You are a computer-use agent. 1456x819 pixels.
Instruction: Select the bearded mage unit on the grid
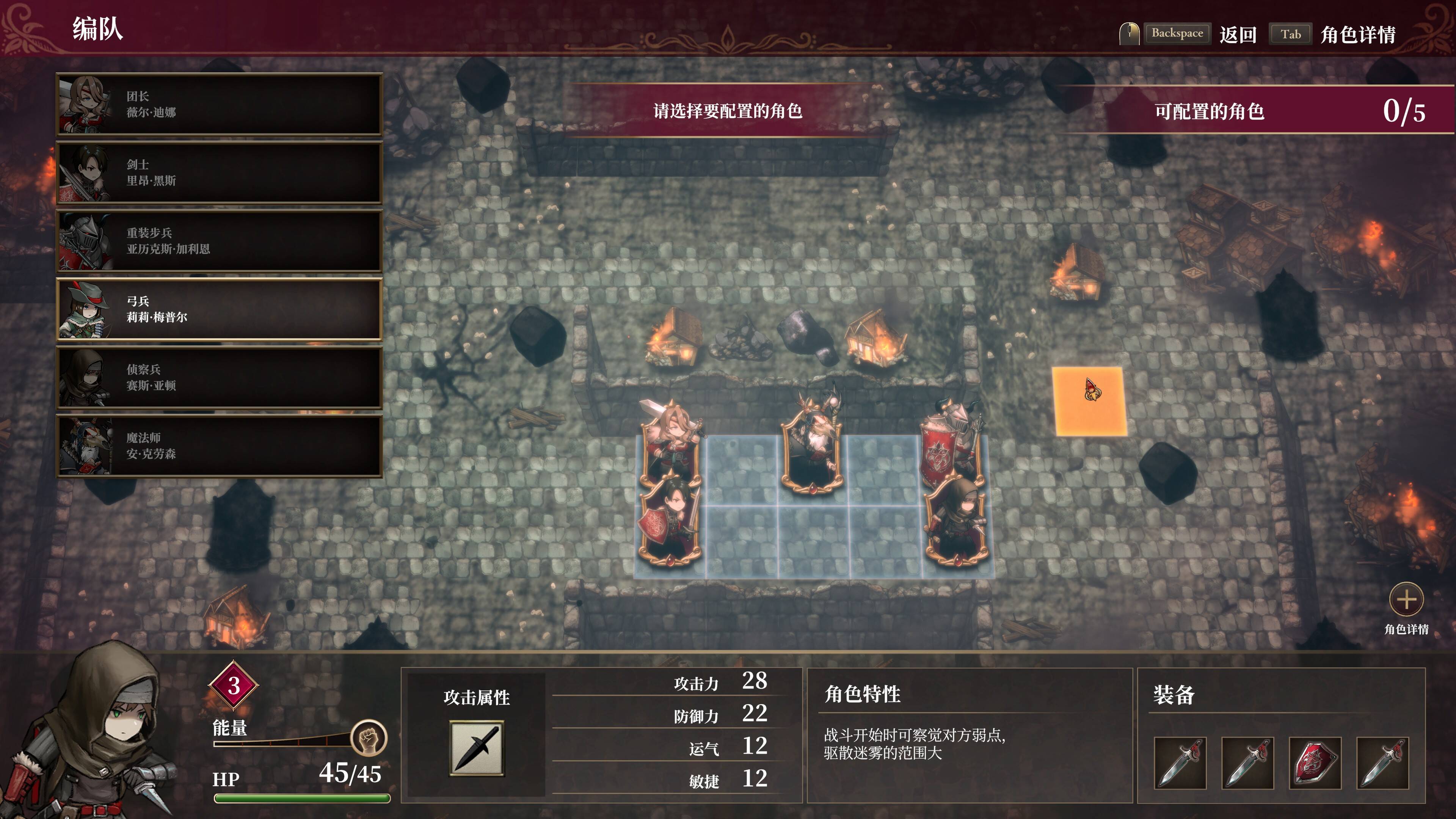[x=812, y=447]
